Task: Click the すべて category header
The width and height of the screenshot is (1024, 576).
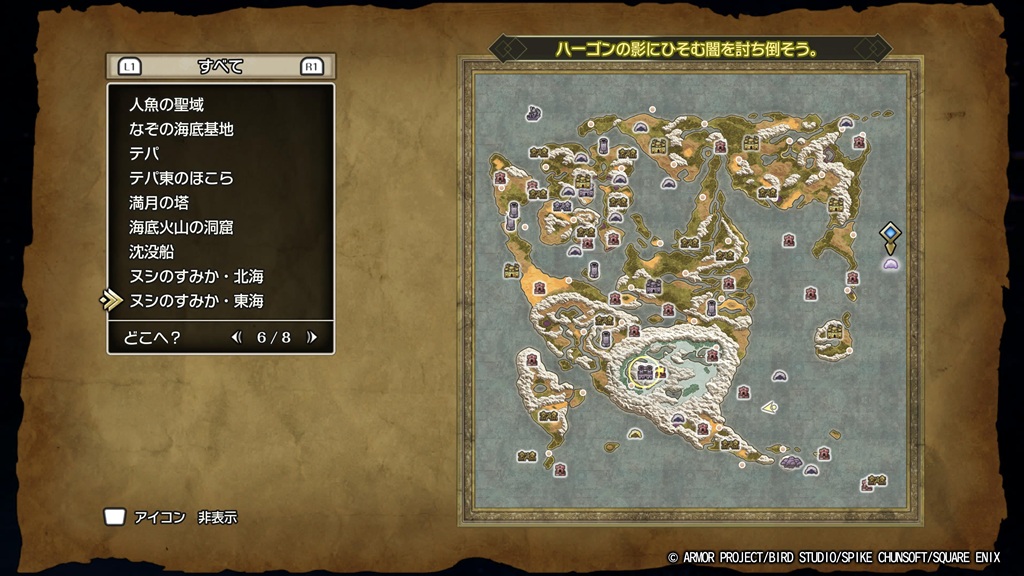Action: click(220, 67)
